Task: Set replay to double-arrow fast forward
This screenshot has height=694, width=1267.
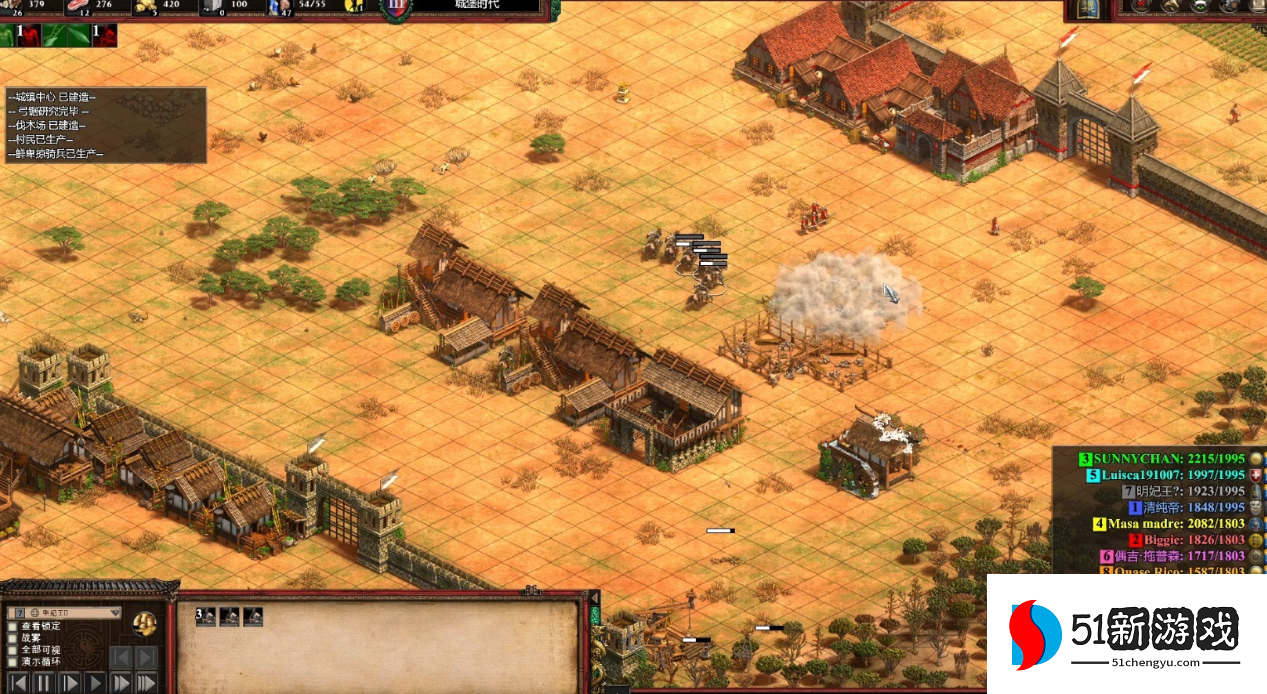Action: 121,684
